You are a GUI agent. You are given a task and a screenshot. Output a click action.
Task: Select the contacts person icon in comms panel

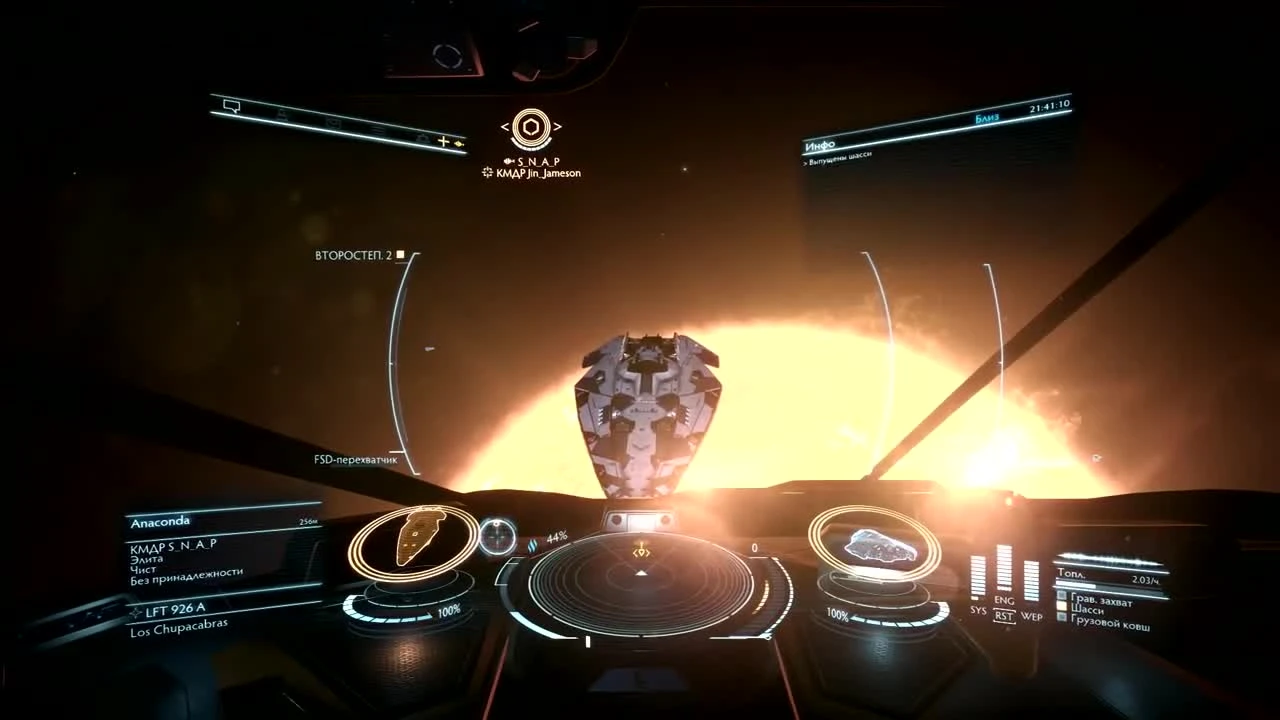point(282,113)
